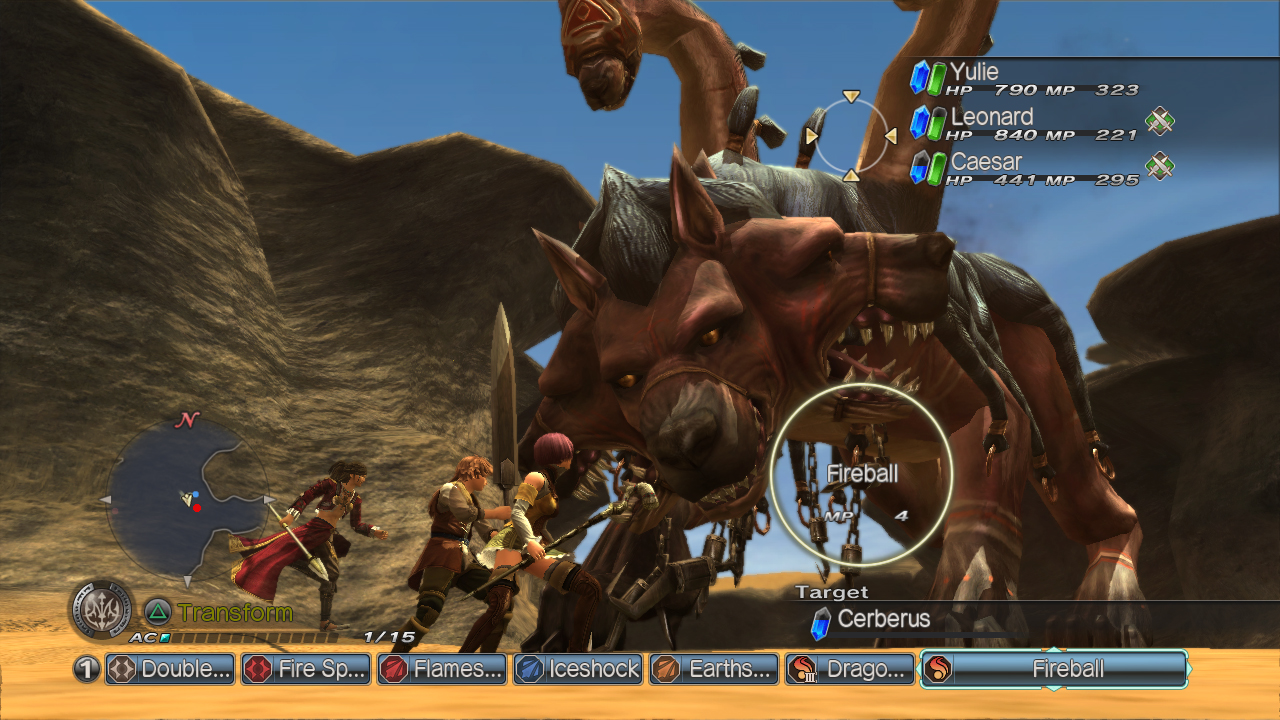Activate the Drago... skill slot
Image resolution: width=1280 pixels, height=720 pixels.
coord(851,669)
